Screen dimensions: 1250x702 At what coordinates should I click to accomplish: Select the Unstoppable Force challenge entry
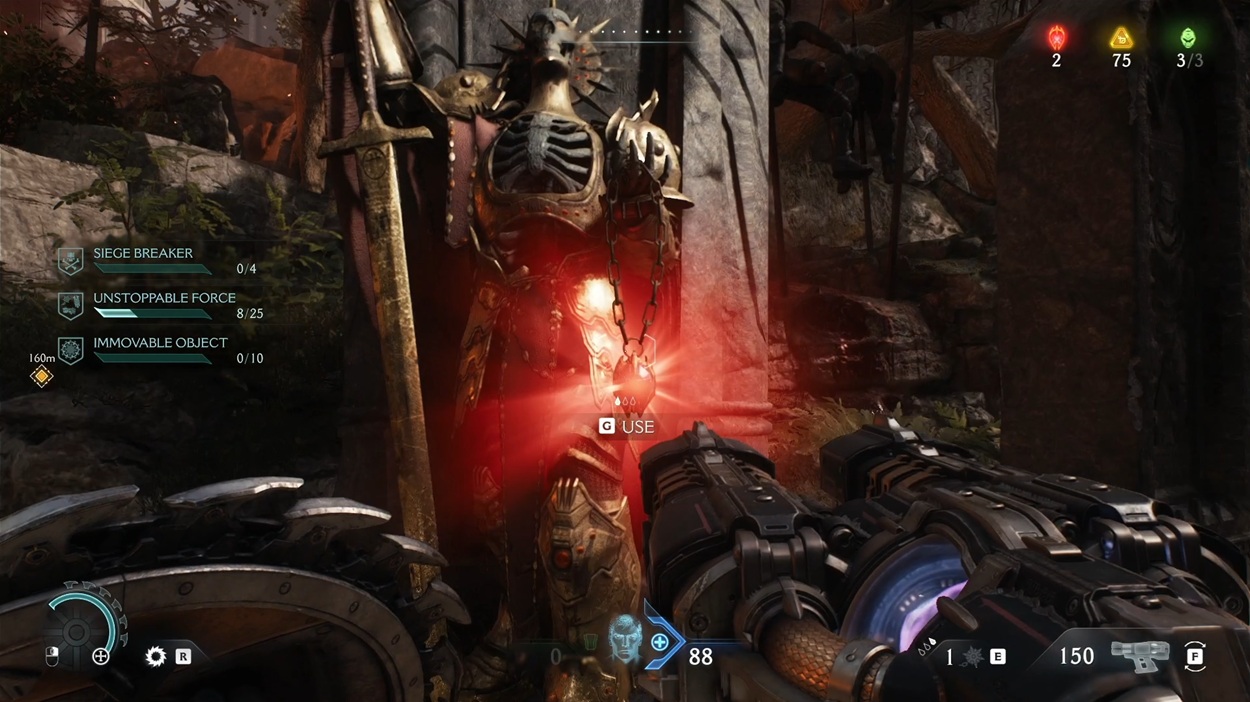click(x=164, y=298)
